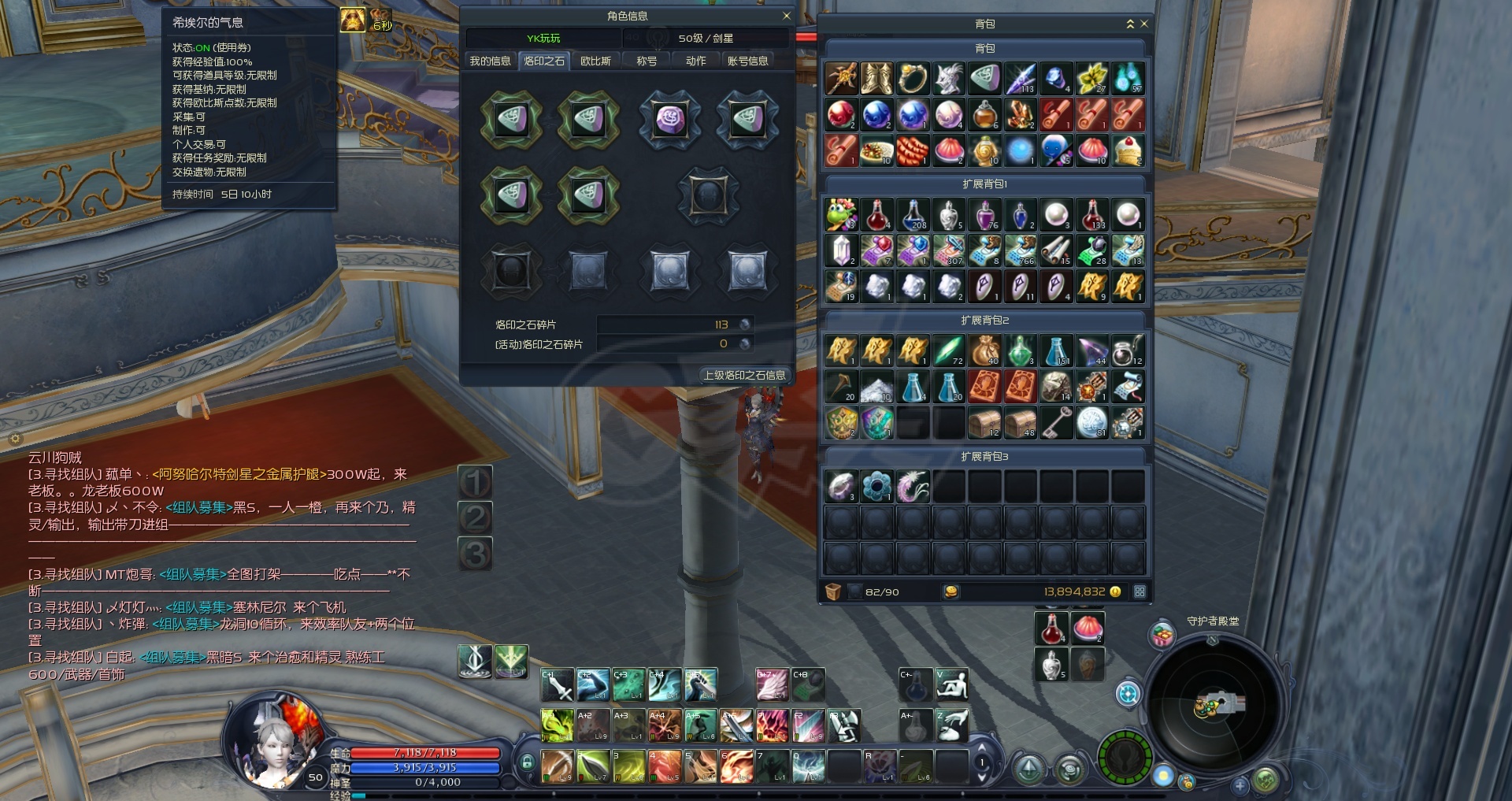Select the gold ring in the backpack
The image size is (1512, 801).
(x=913, y=79)
